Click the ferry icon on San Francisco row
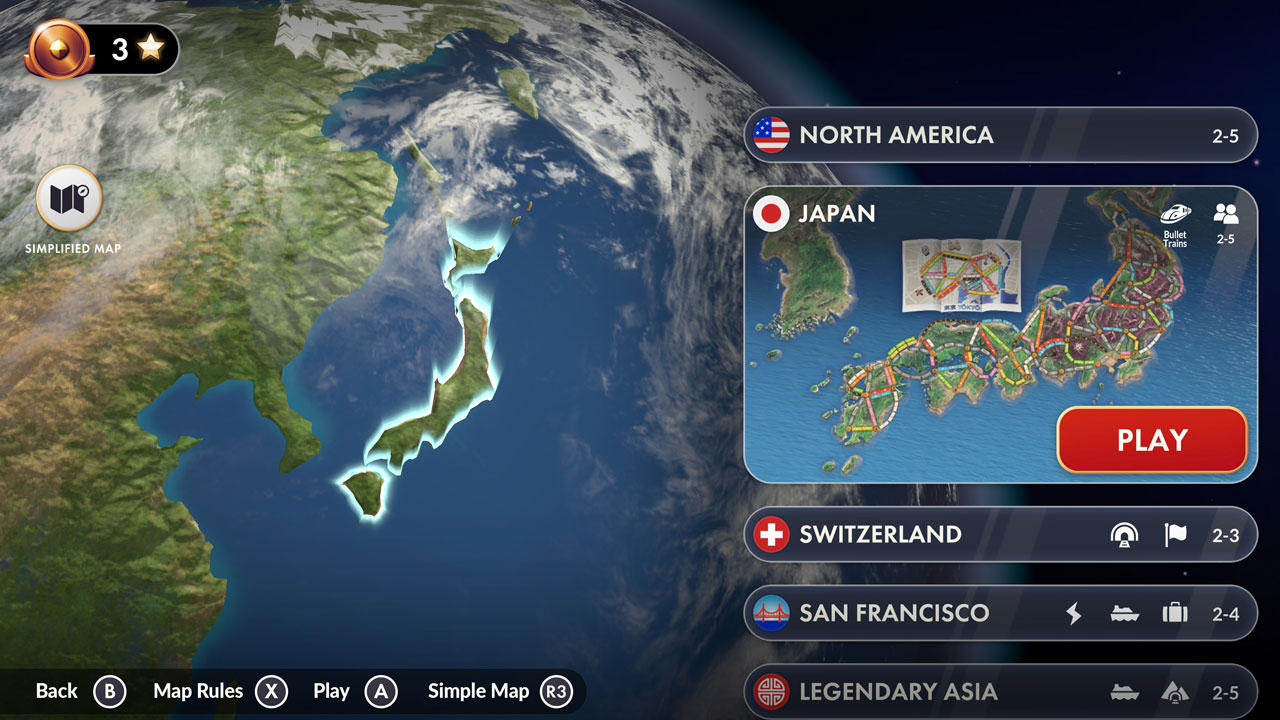This screenshot has height=720, width=1280. 1126,613
